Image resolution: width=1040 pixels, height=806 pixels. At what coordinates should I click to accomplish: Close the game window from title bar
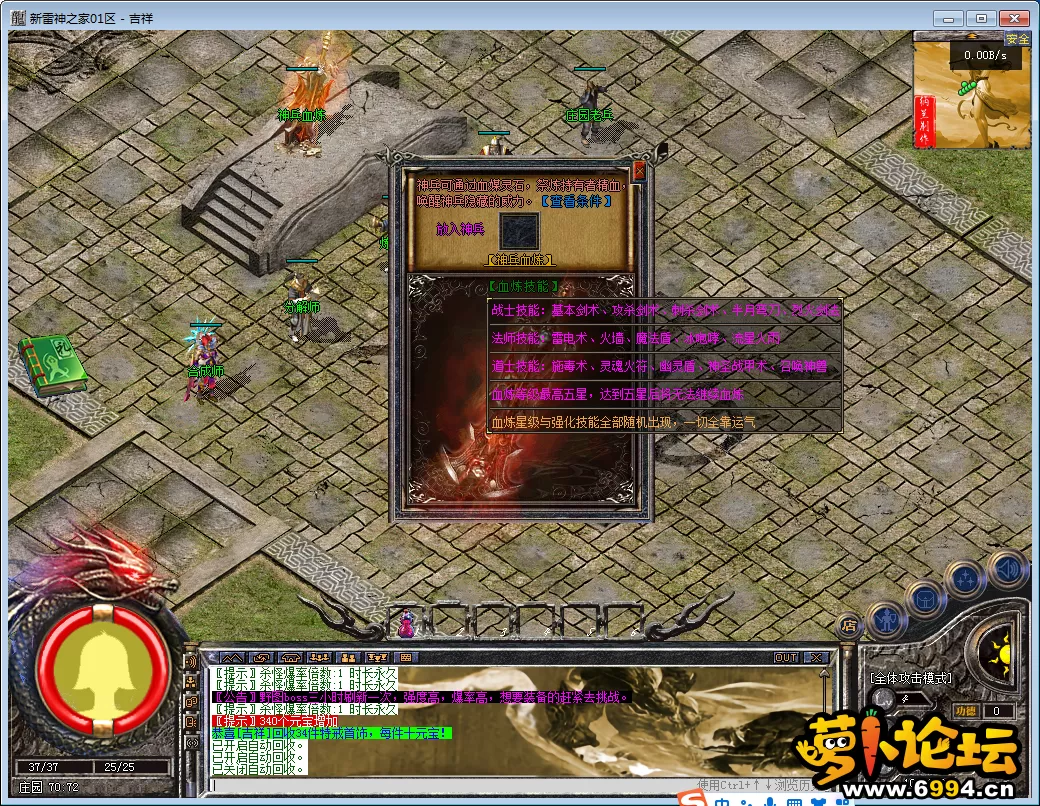1013,18
